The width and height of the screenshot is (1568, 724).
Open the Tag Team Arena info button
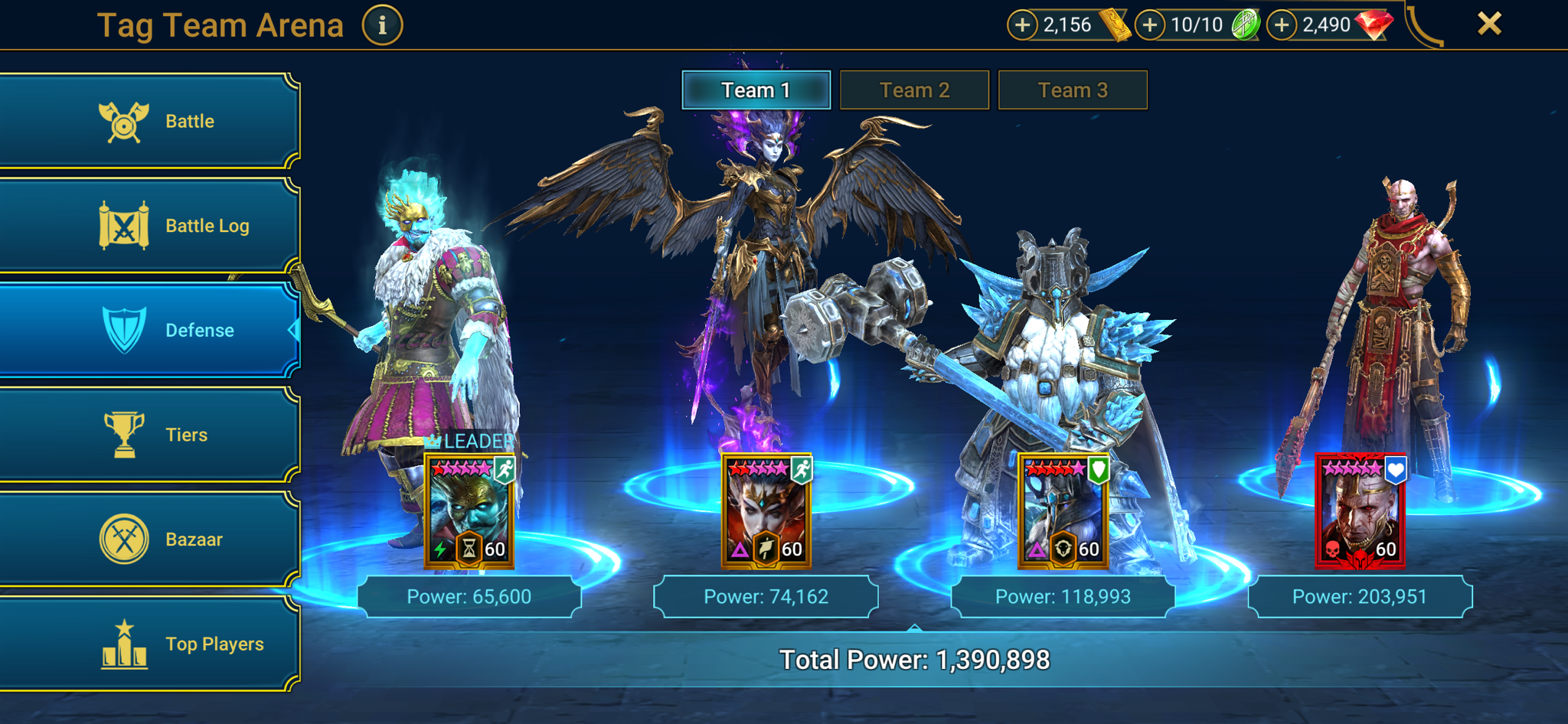coord(382,25)
